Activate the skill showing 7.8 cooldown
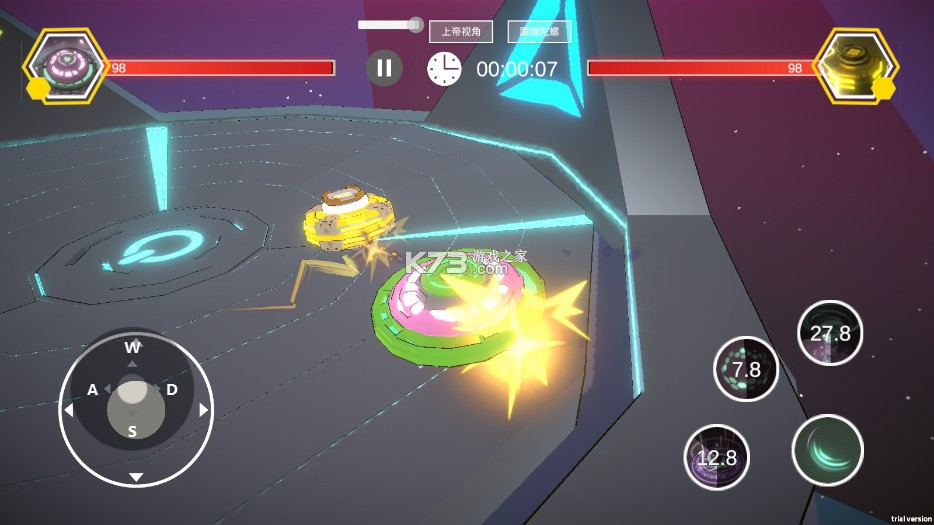Screen dimensions: 934x525 pyautogui.click(x=746, y=369)
